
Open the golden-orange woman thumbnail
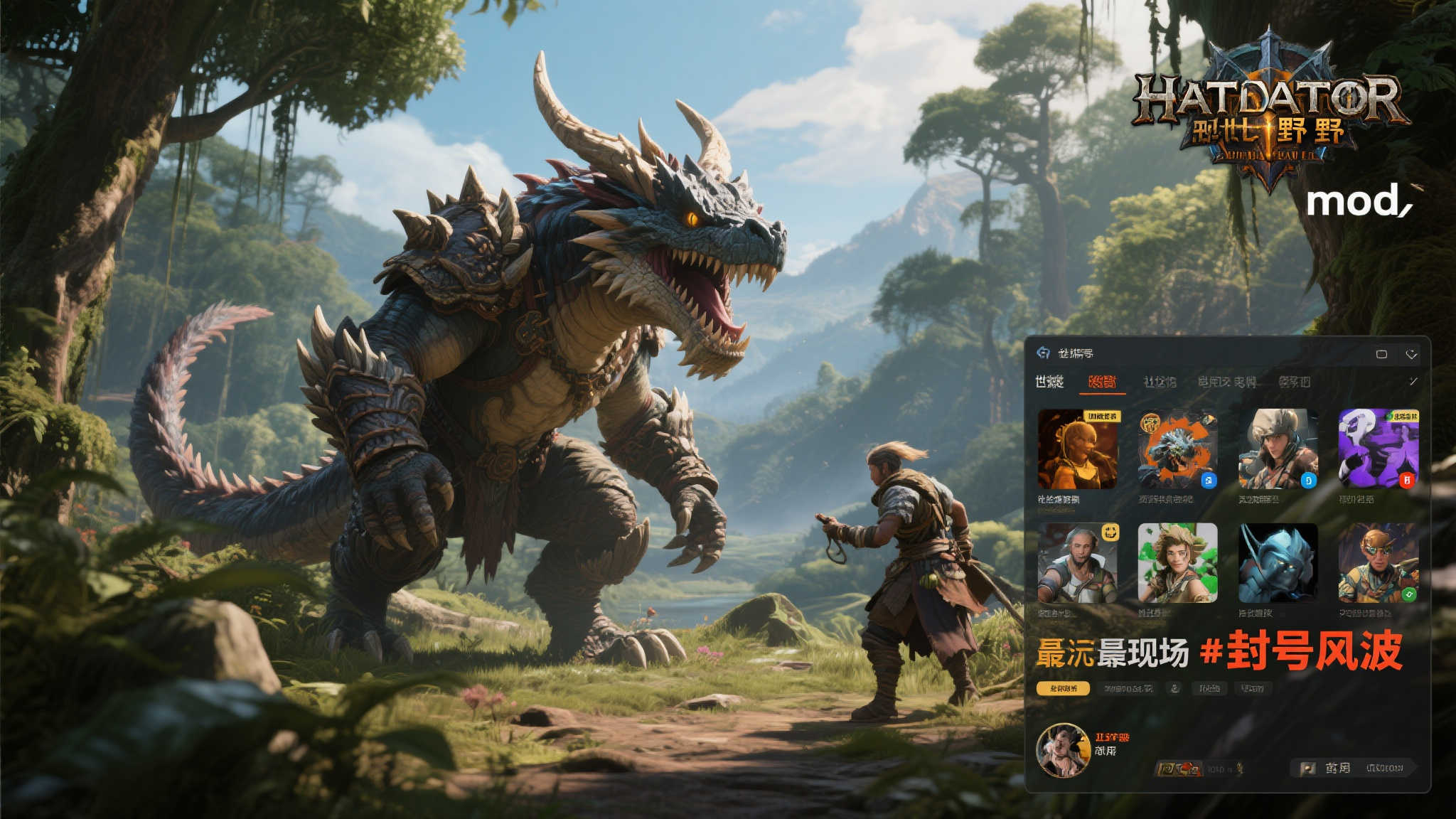click(1078, 449)
